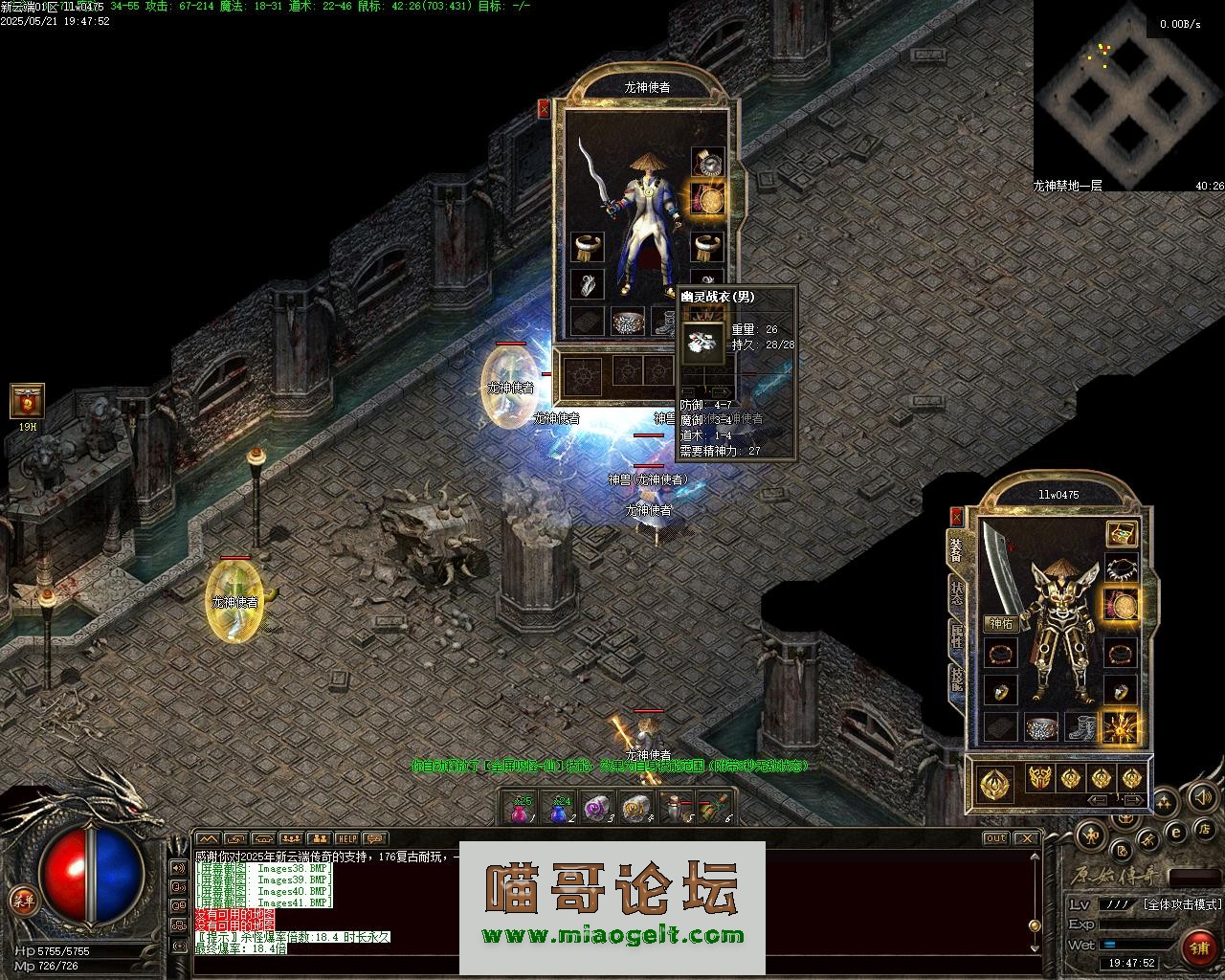Close the 龙神使者 equipment window
Screen dimensions: 1225x980
[545, 108]
